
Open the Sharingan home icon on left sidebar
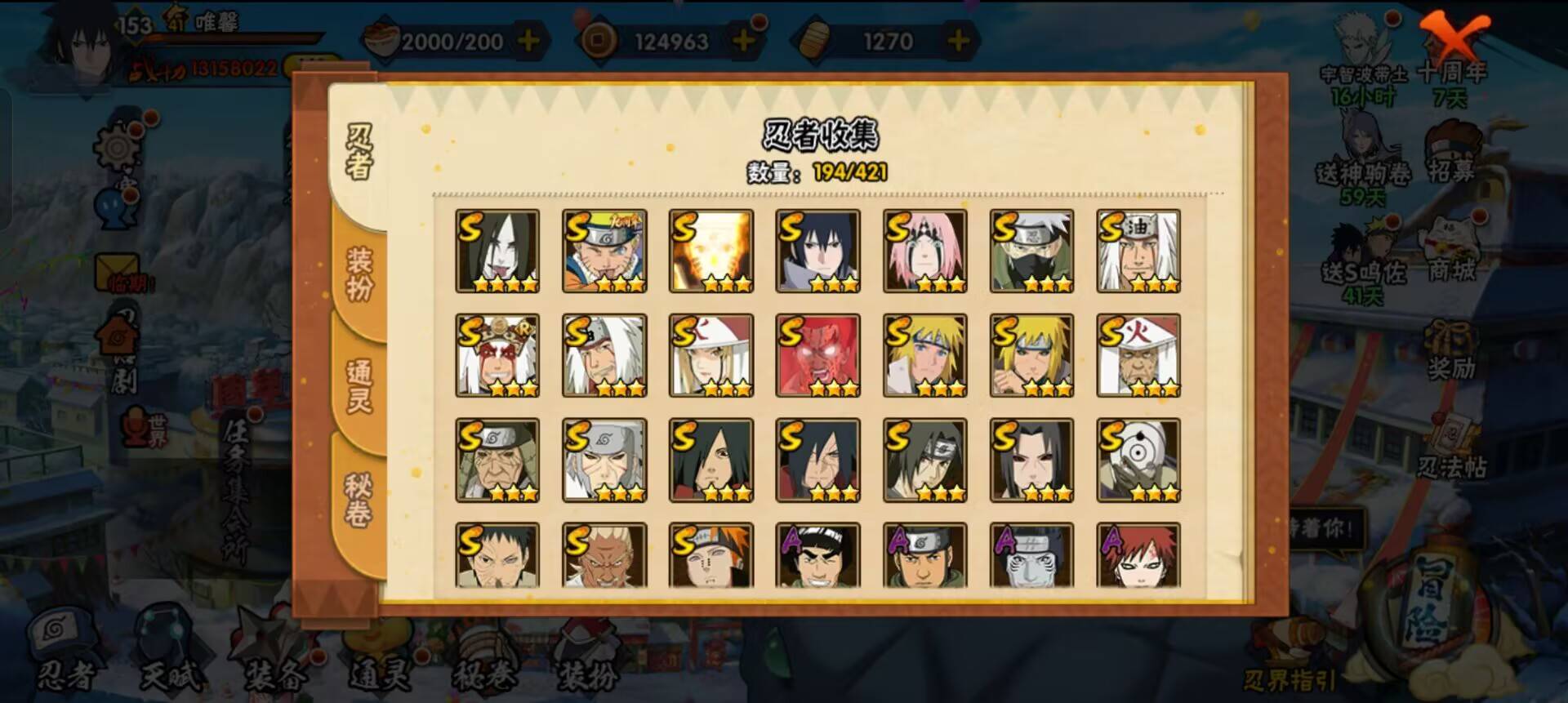[118, 335]
